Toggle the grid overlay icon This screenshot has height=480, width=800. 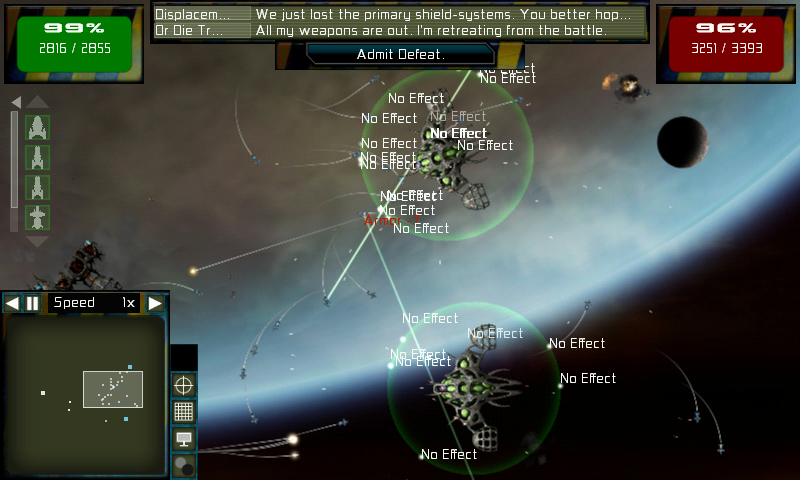pos(183,411)
